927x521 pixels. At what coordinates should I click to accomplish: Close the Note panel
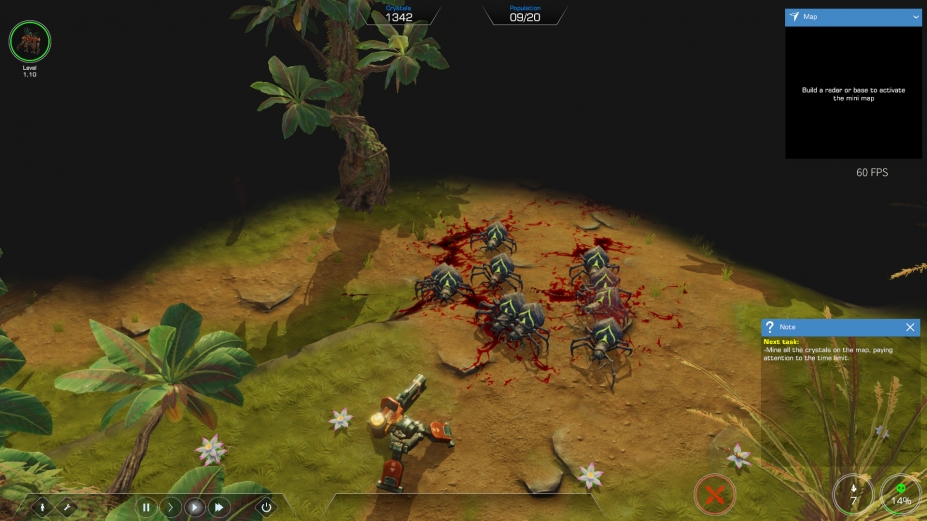point(910,327)
